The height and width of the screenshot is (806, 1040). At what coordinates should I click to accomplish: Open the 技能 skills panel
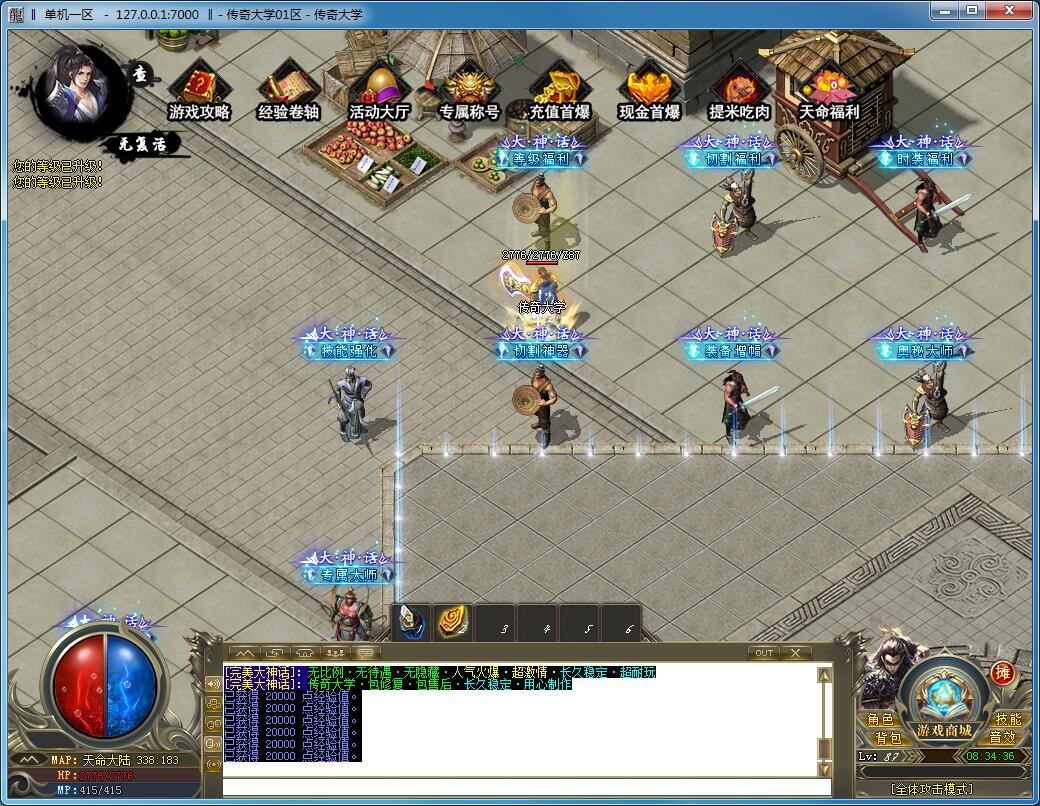tap(1008, 720)
